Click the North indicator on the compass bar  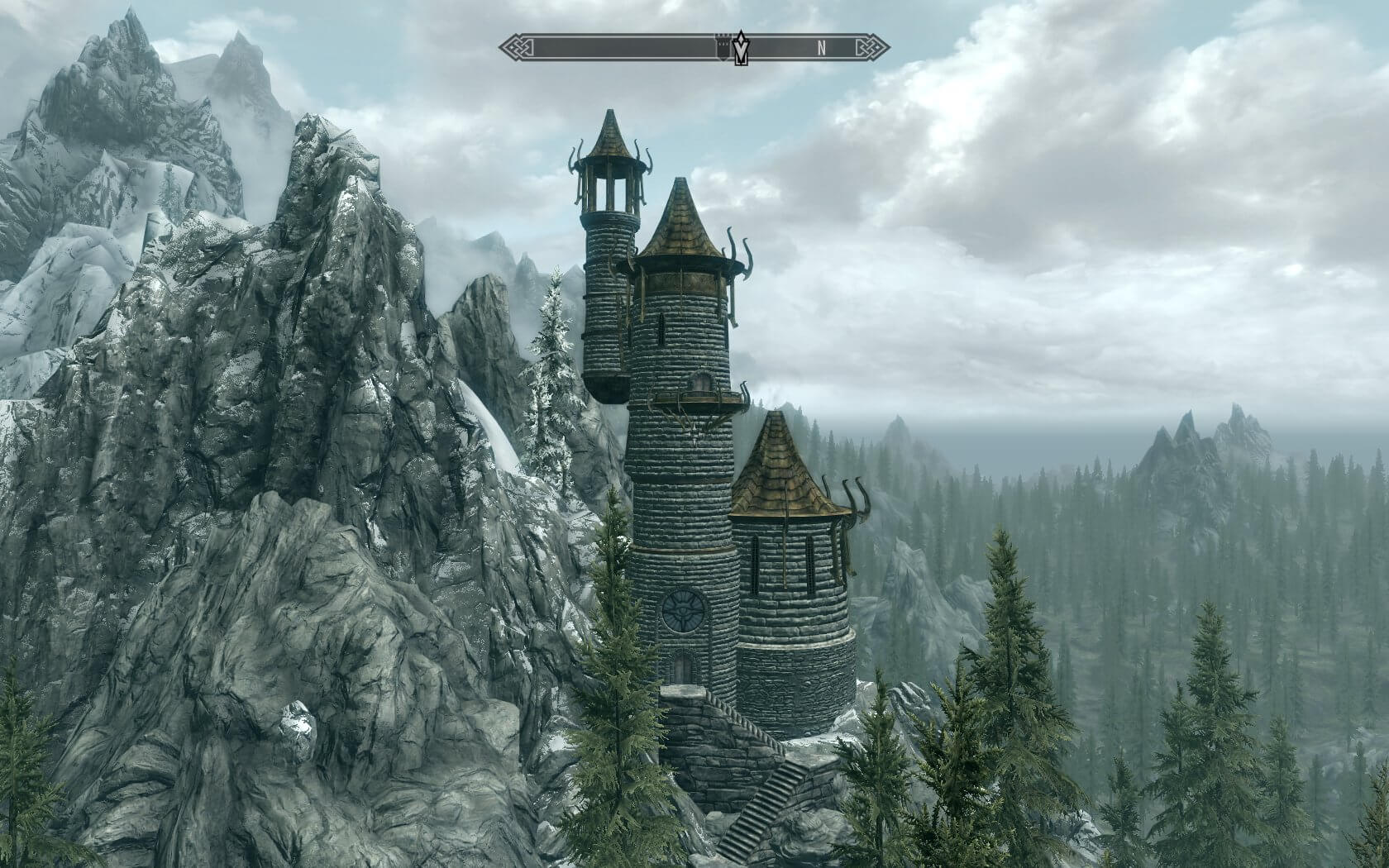(x=821, y=48)
